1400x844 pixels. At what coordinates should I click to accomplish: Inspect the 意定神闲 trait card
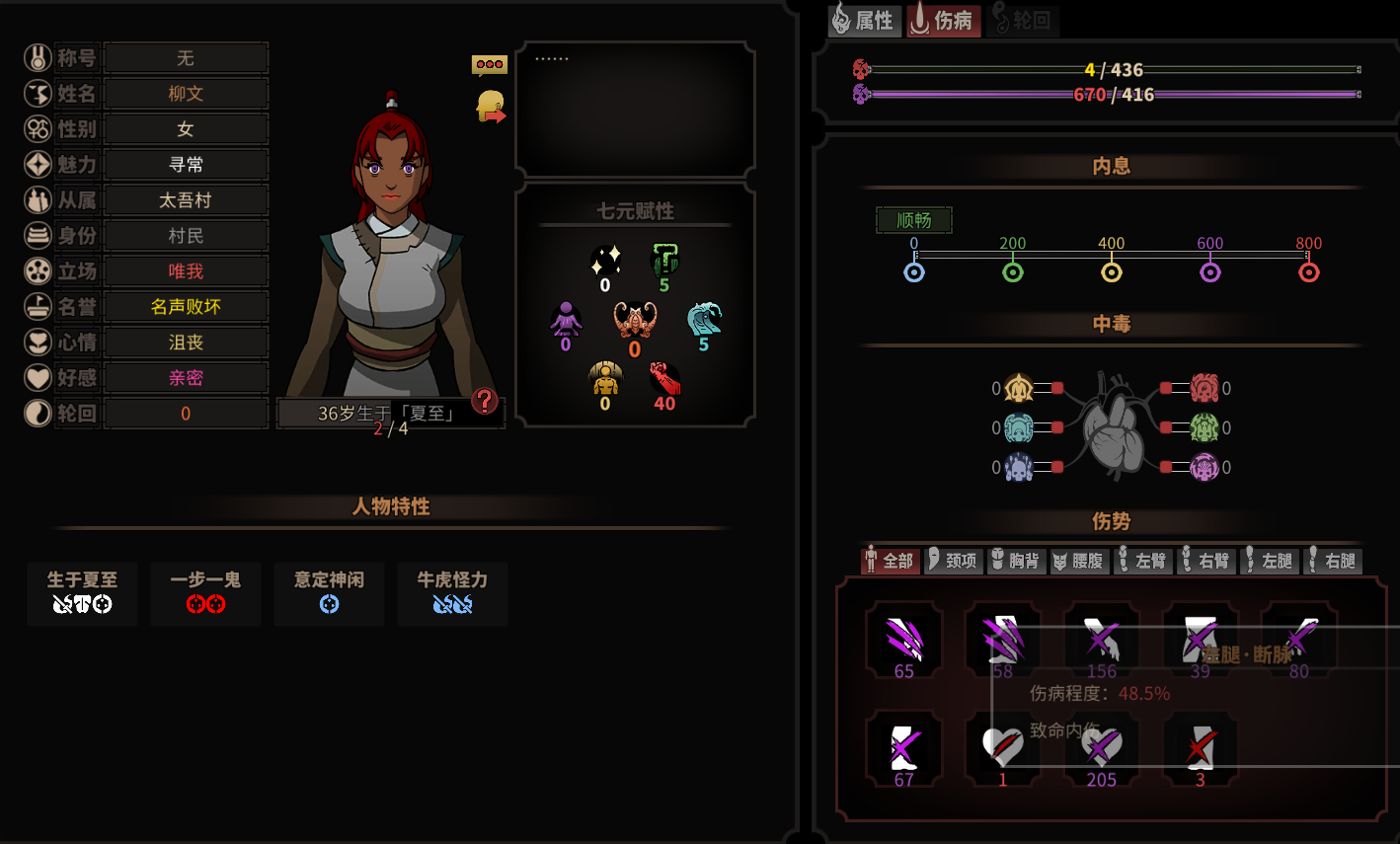[x=329, y=593]
